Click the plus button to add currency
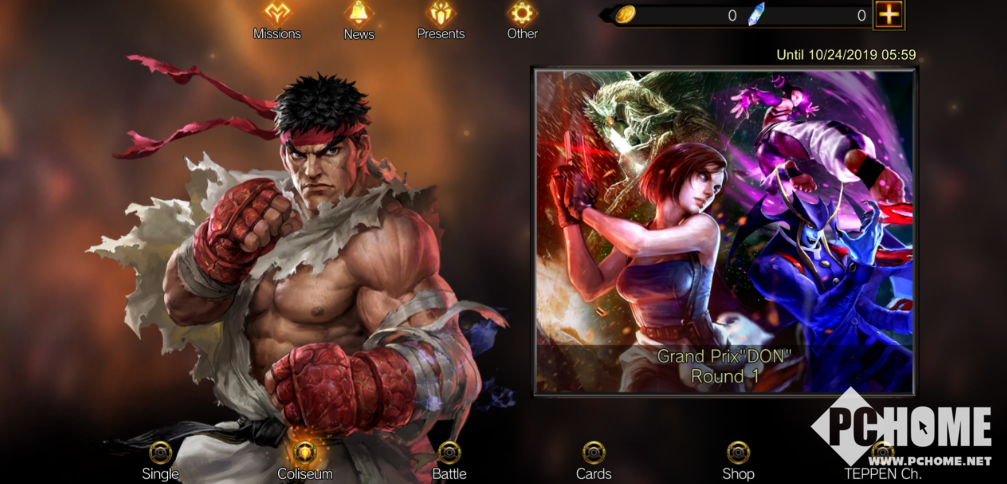The height and width of the screenshot is (484, 1007). tap(888, 15)
